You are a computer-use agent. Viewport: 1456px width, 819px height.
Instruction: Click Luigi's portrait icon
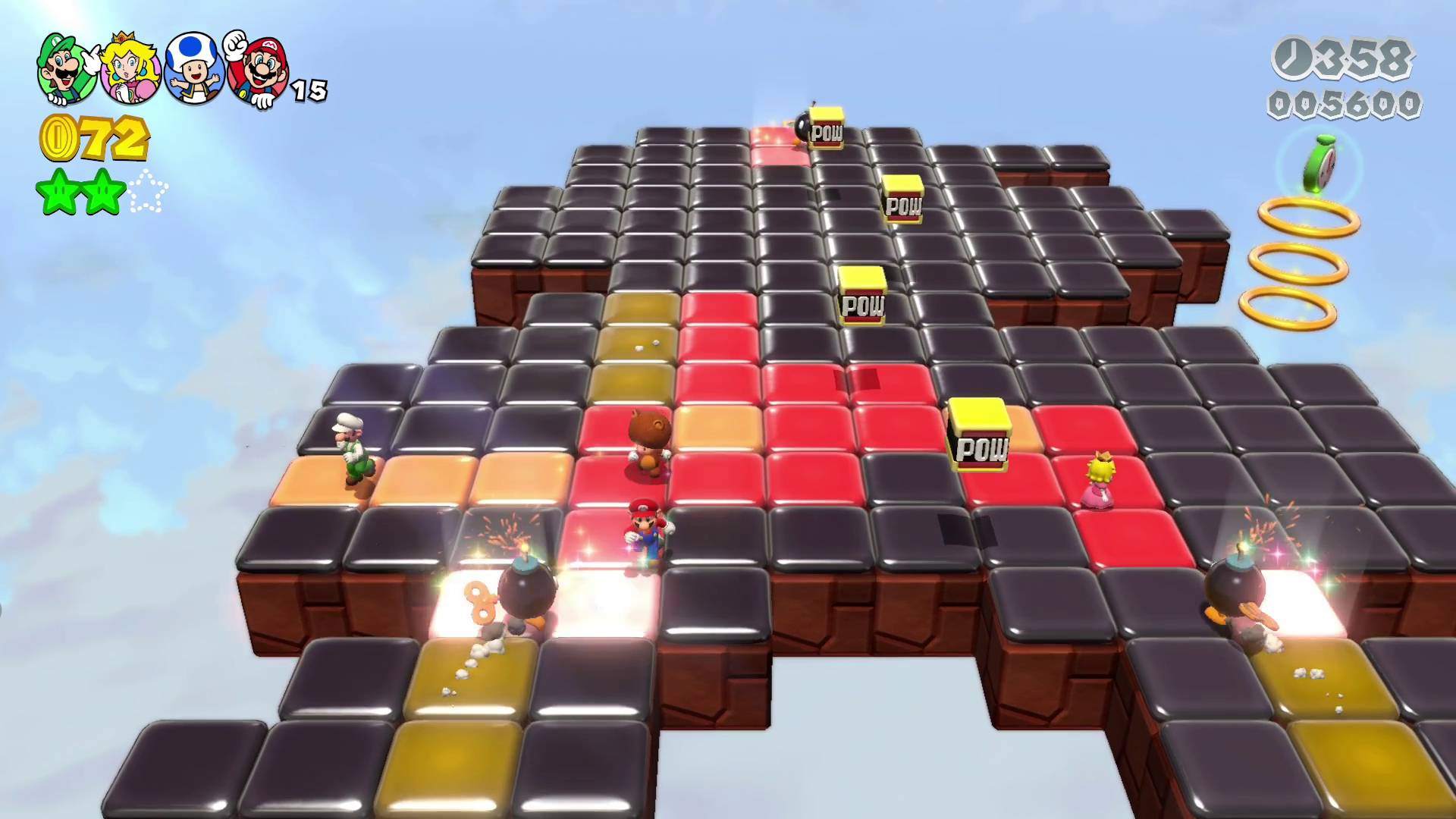(67, 69)
